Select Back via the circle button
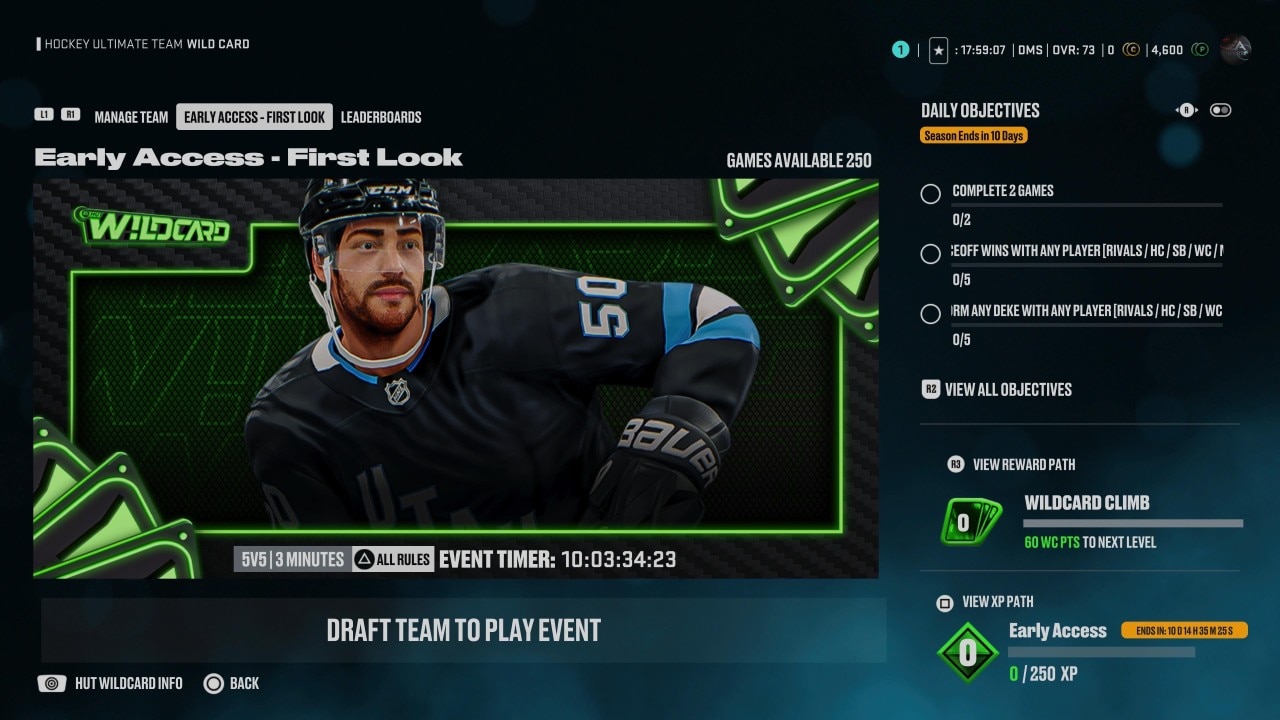This screenshot has height=720, width=1280. (213, 683)
